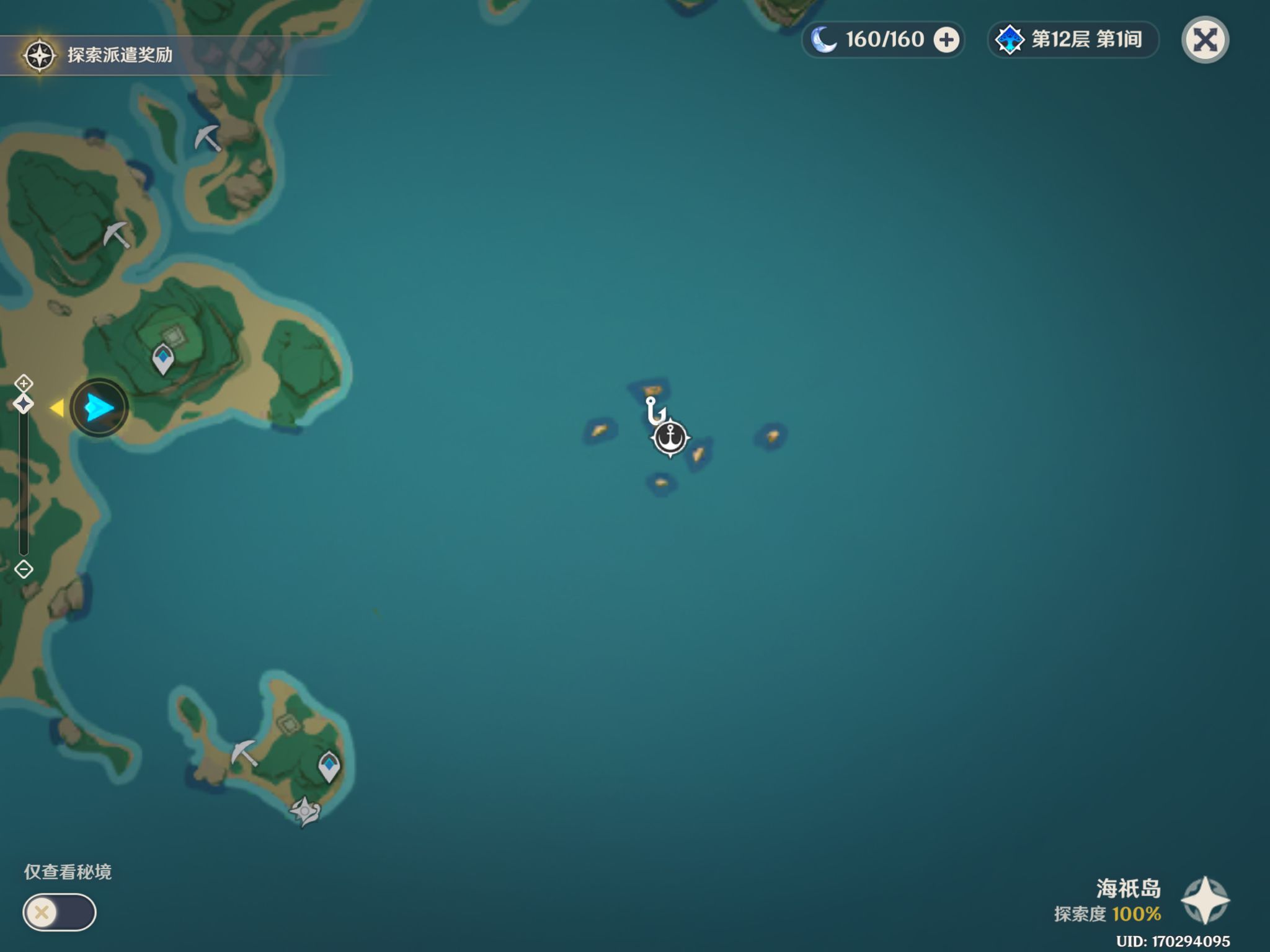Select the anchor waypoint marker
The width and height of the screenshot is (1270, 952).
670,438
